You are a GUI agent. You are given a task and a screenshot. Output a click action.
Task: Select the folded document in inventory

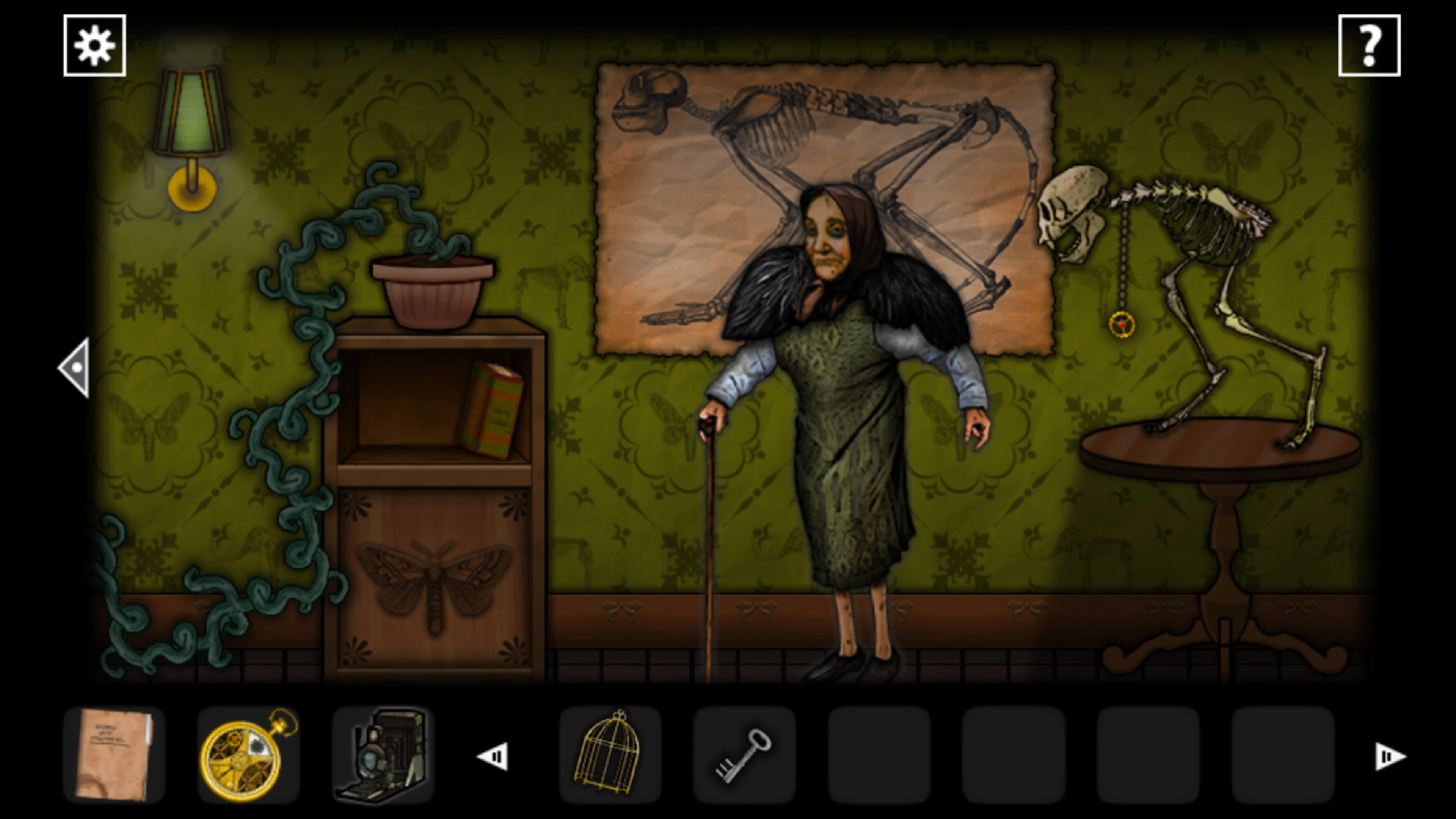click(115, 753)
